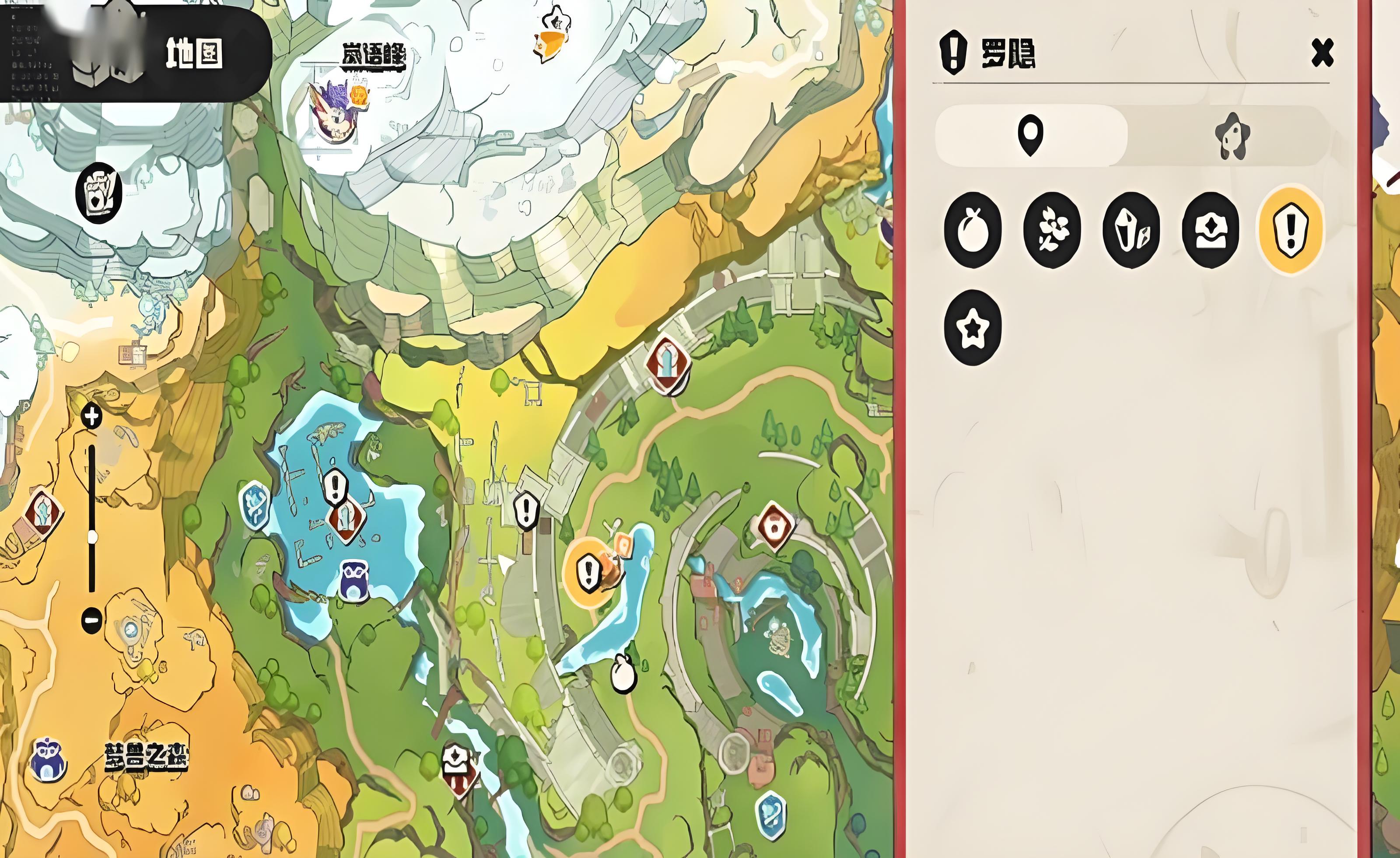Select the card icon marker on snowy area
This screenshot has width=1400, height=858.
pos(99,193)
